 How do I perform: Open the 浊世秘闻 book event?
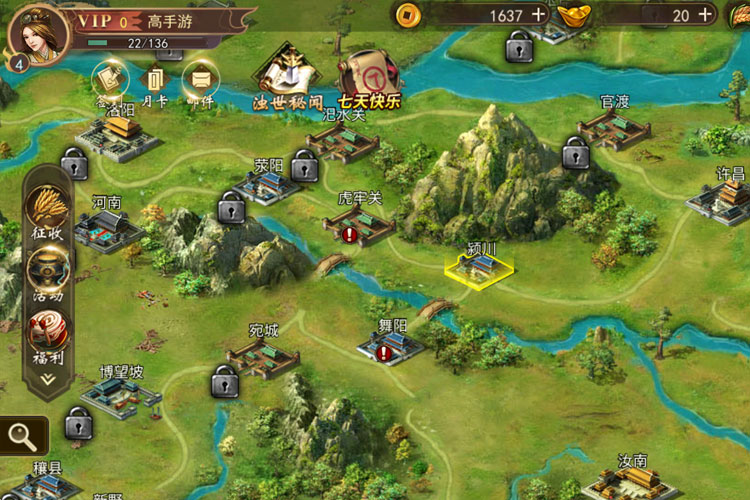click(x=287, y=74)
